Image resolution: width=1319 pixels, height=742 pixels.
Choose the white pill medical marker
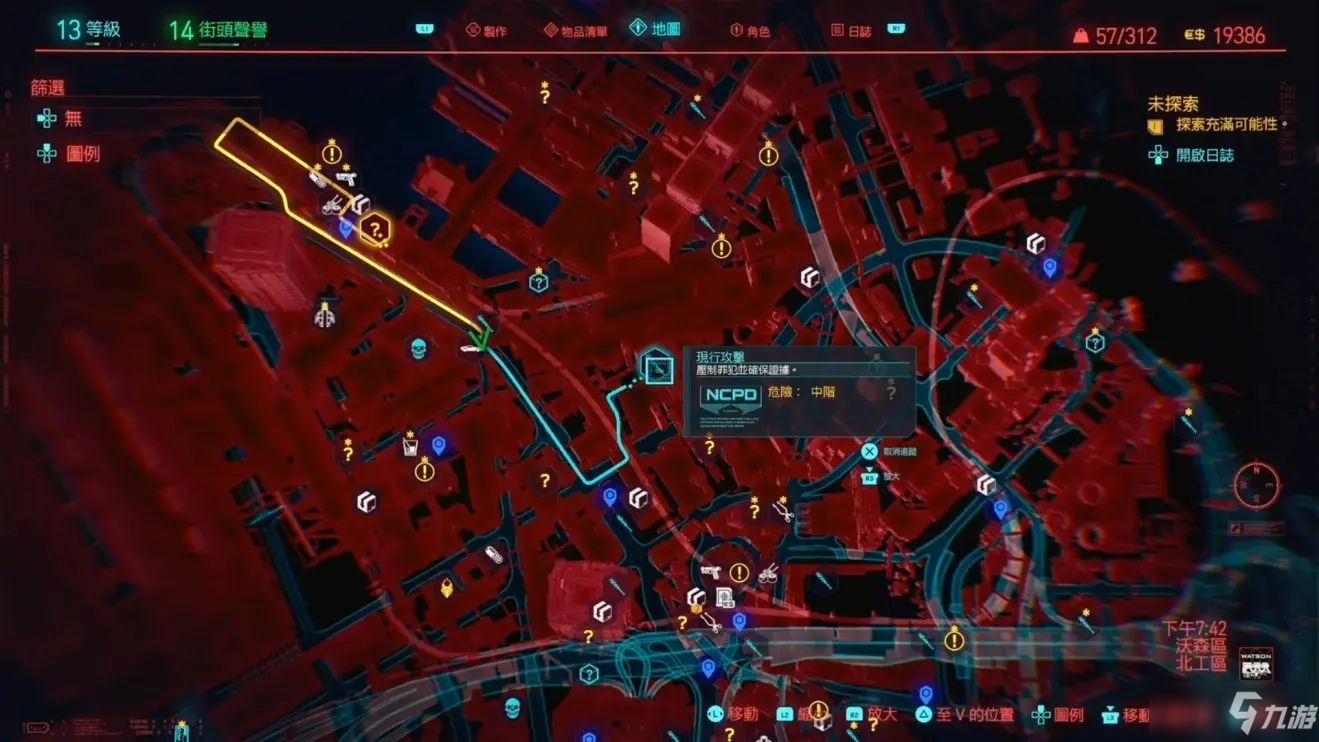point(493,555)
